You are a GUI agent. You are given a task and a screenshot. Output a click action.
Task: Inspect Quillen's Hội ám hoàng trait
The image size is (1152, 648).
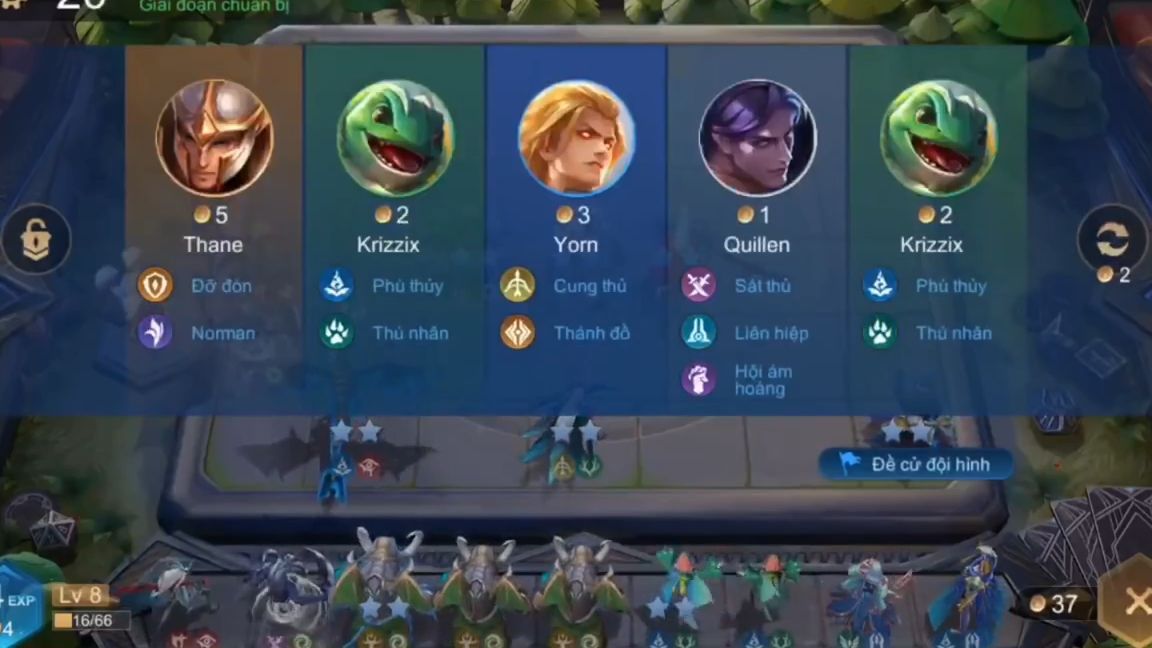pyautogui.click(x=698, y=380)
